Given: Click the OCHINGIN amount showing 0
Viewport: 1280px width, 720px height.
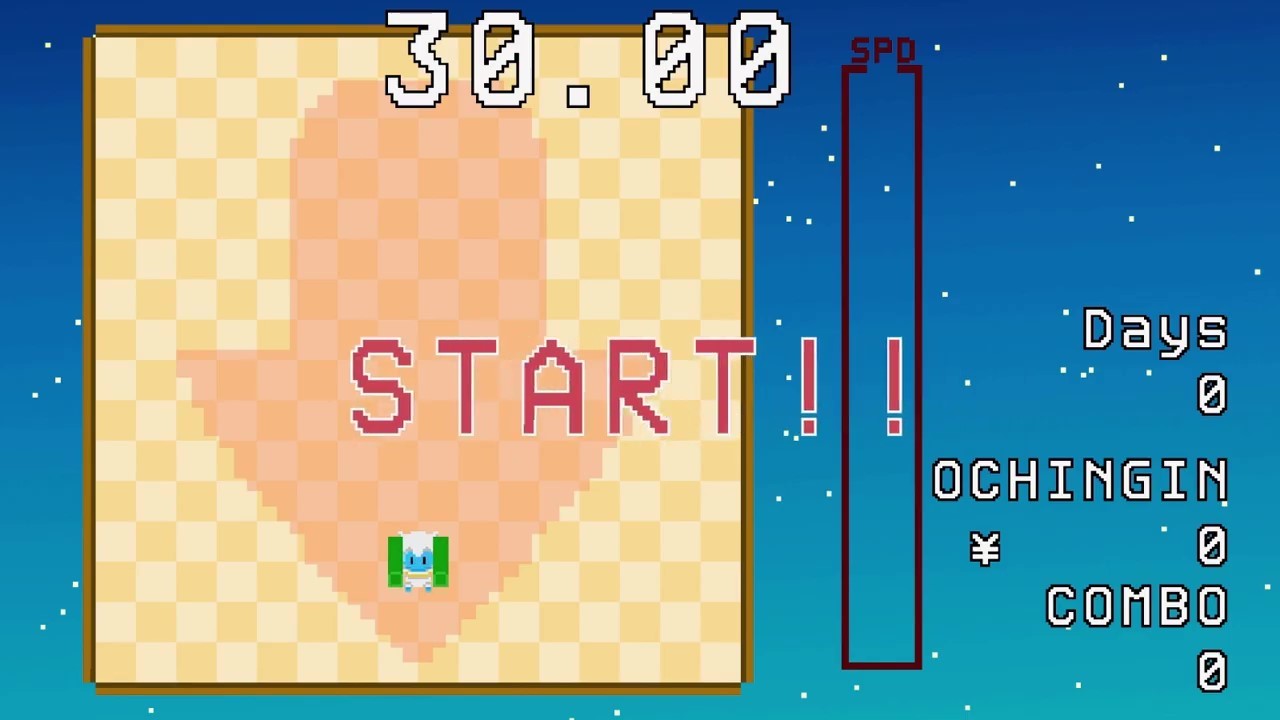Looking at the screenshot, I should [x=1212, y=548].
